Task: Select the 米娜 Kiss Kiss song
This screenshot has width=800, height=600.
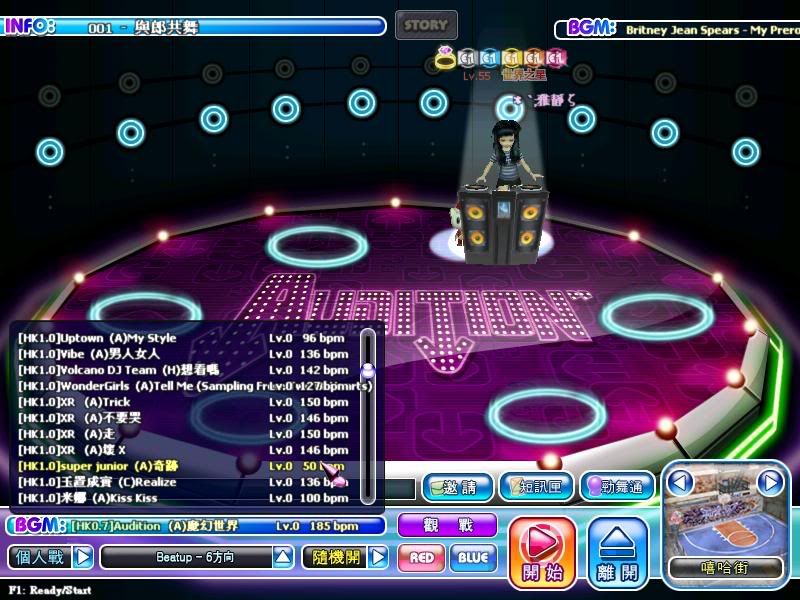Action: (x=180, y=498)
